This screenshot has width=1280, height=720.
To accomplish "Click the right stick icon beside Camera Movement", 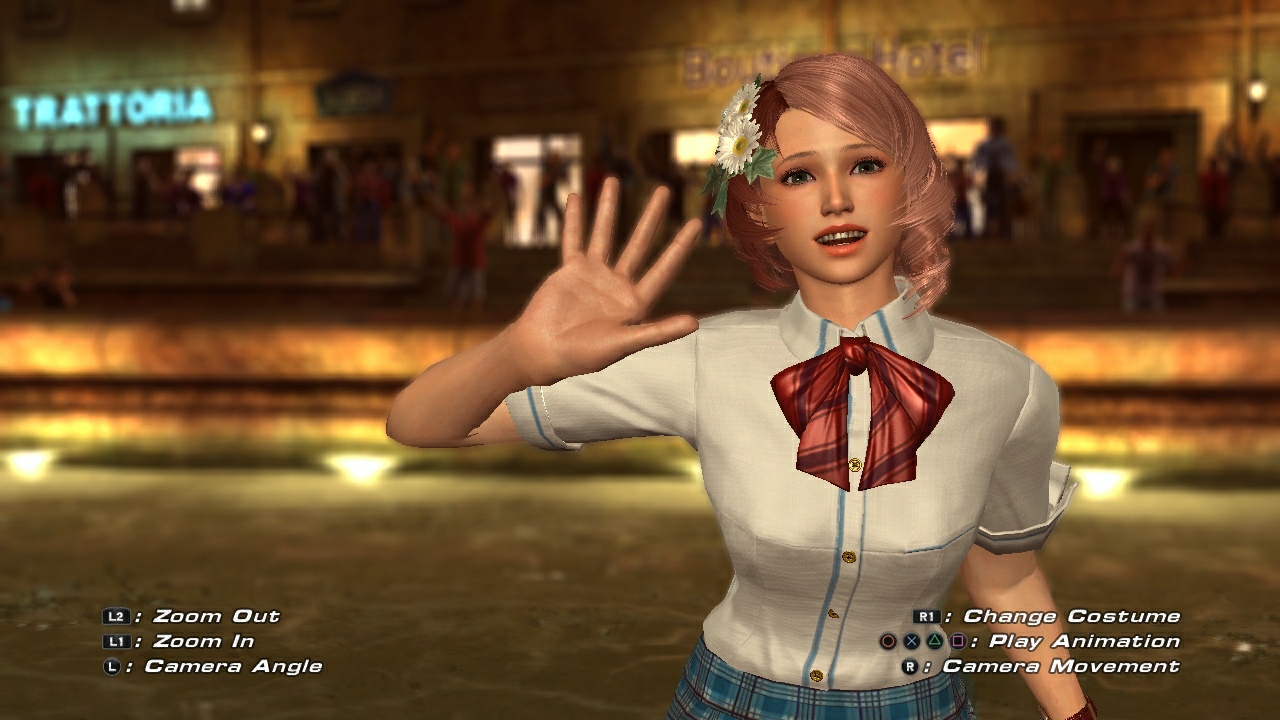I will [912, 666].
